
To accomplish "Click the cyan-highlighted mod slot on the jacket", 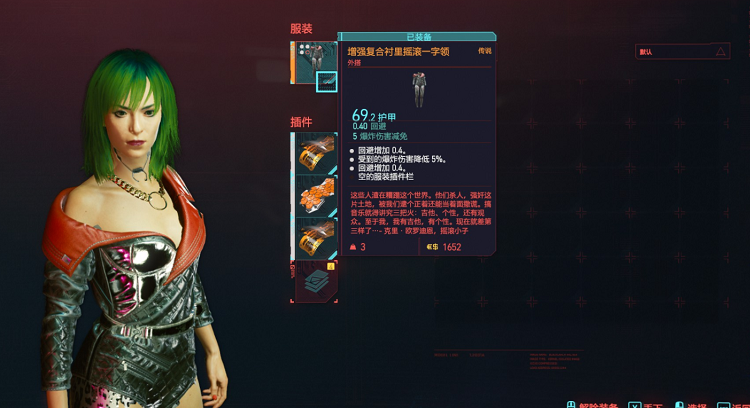I will [x=326, y=82].
